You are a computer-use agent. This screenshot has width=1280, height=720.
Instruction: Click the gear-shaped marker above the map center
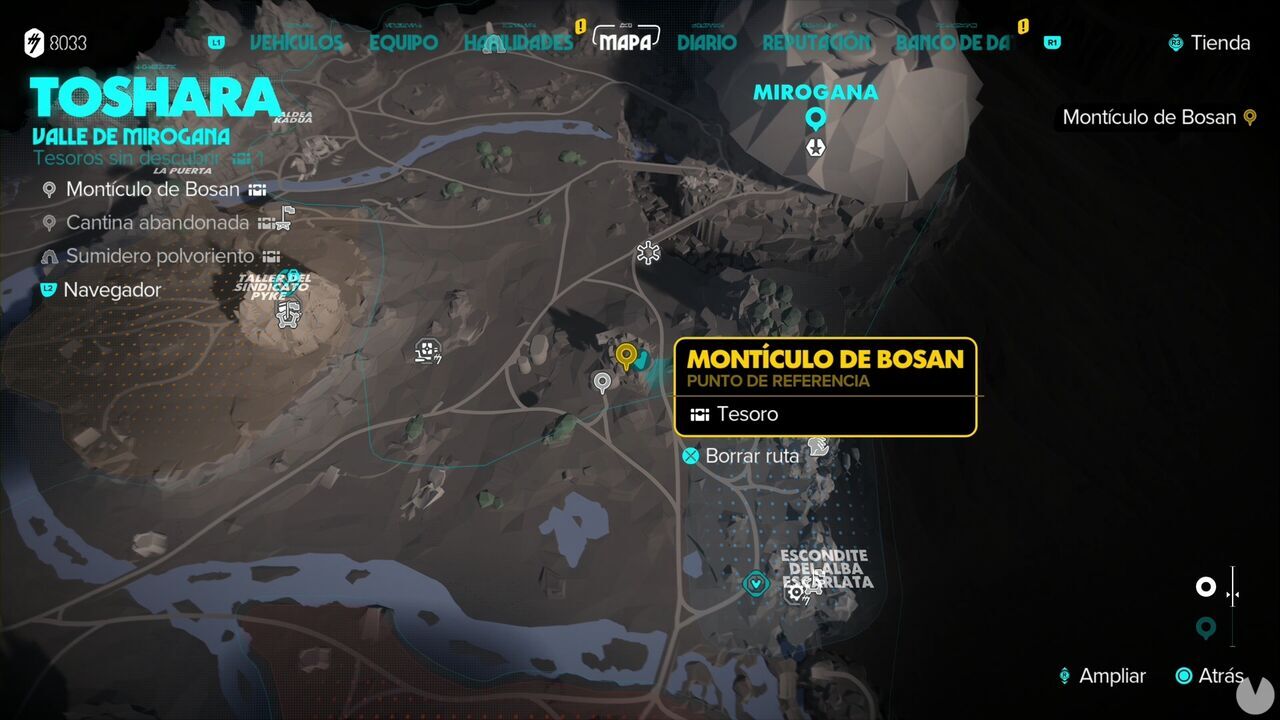click(x=647, y=253)
